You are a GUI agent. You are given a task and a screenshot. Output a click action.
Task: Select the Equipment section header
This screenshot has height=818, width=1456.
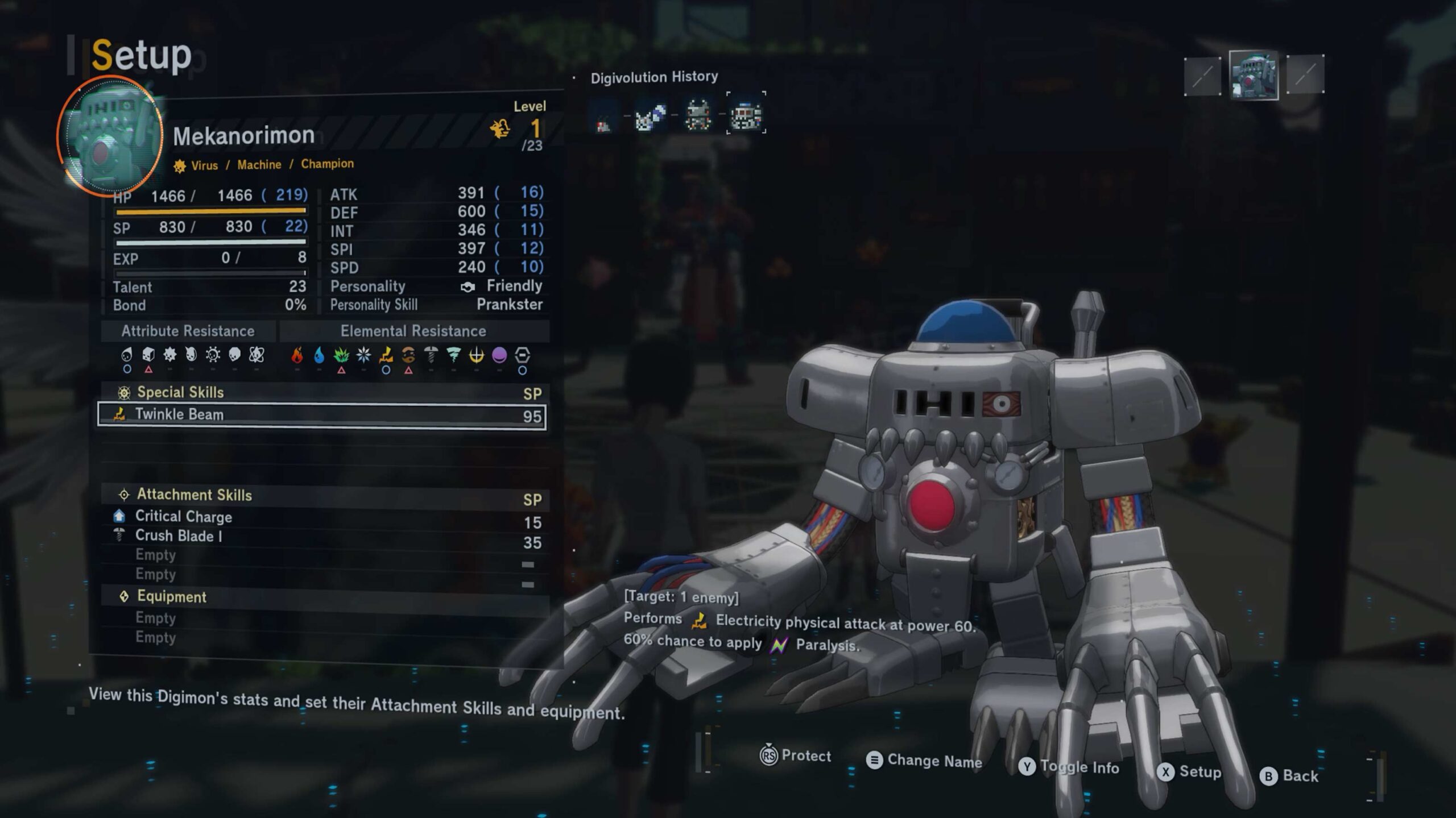(x=171, y=597)
